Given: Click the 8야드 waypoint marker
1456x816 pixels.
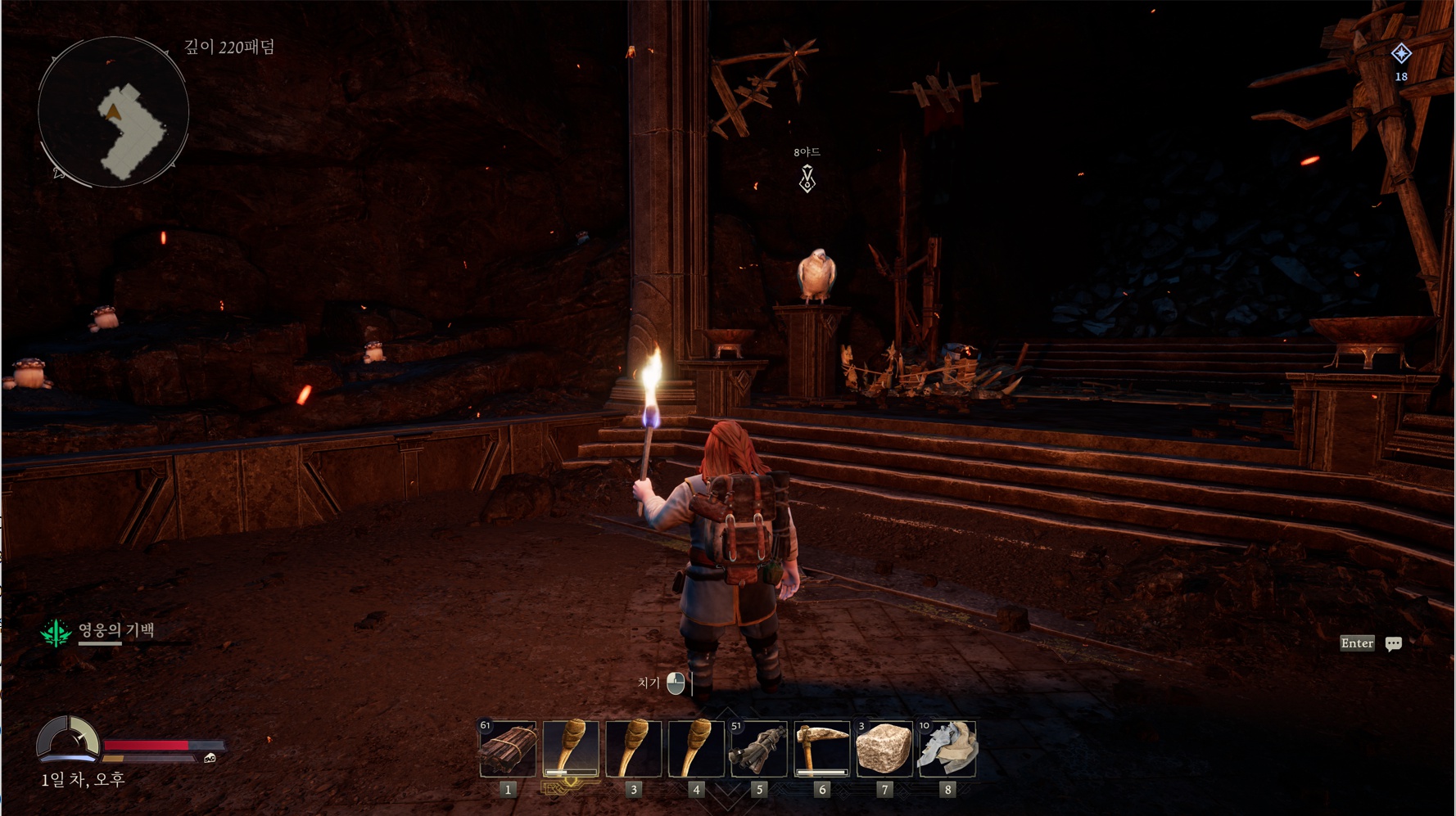Looking at the screenshot, I should [x=807, y=178].
